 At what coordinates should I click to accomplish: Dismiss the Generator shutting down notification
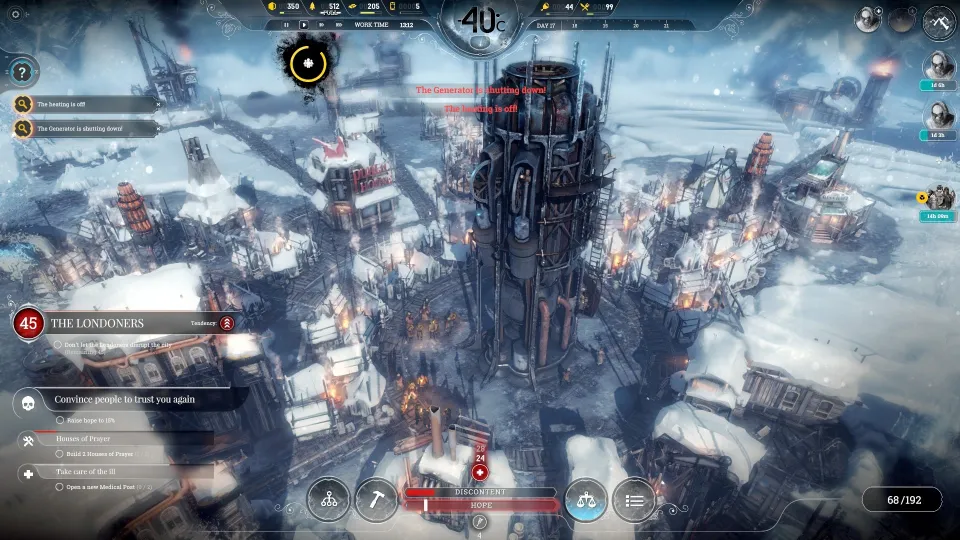(158, 128)
